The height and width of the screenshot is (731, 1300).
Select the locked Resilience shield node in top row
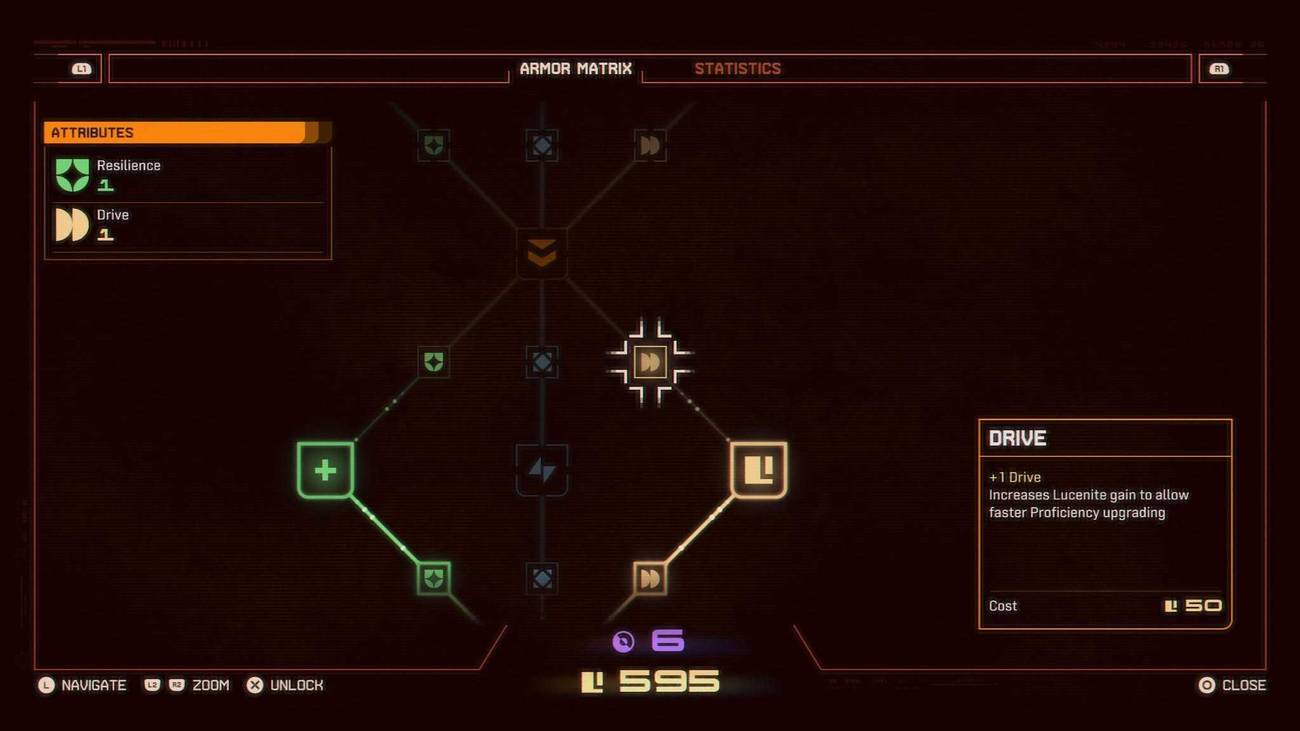click(x=432, y=144)
